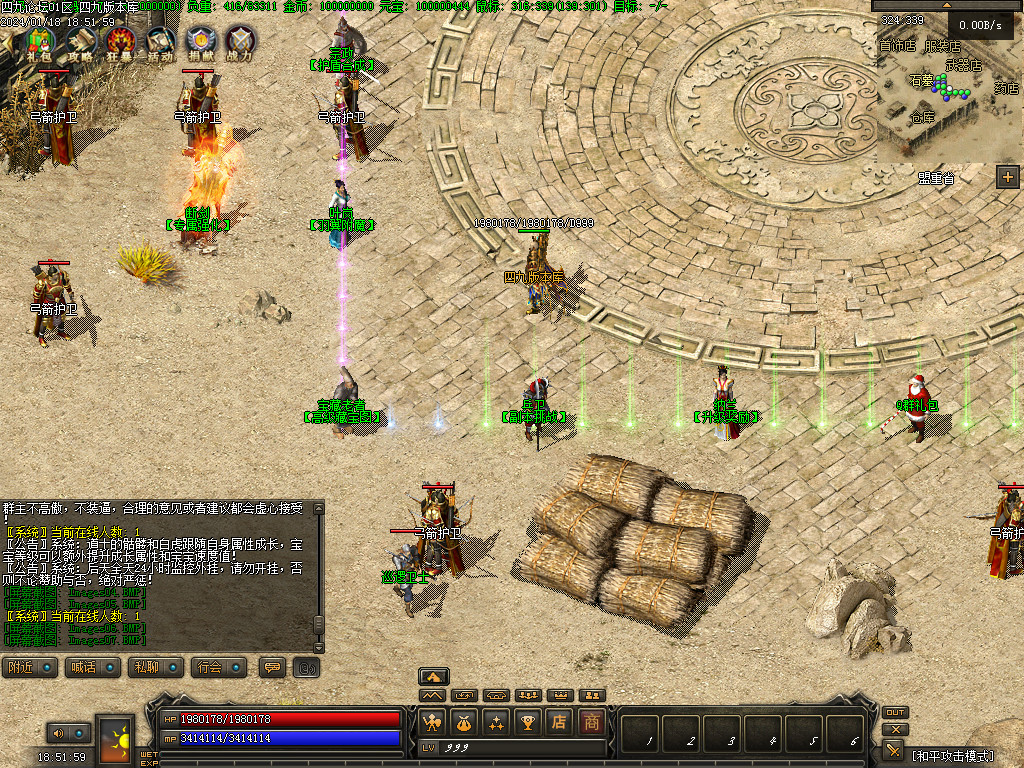Screen dimensions: 1024x768
Task: Open the trophy rankings button
Action: pos(528,722)
